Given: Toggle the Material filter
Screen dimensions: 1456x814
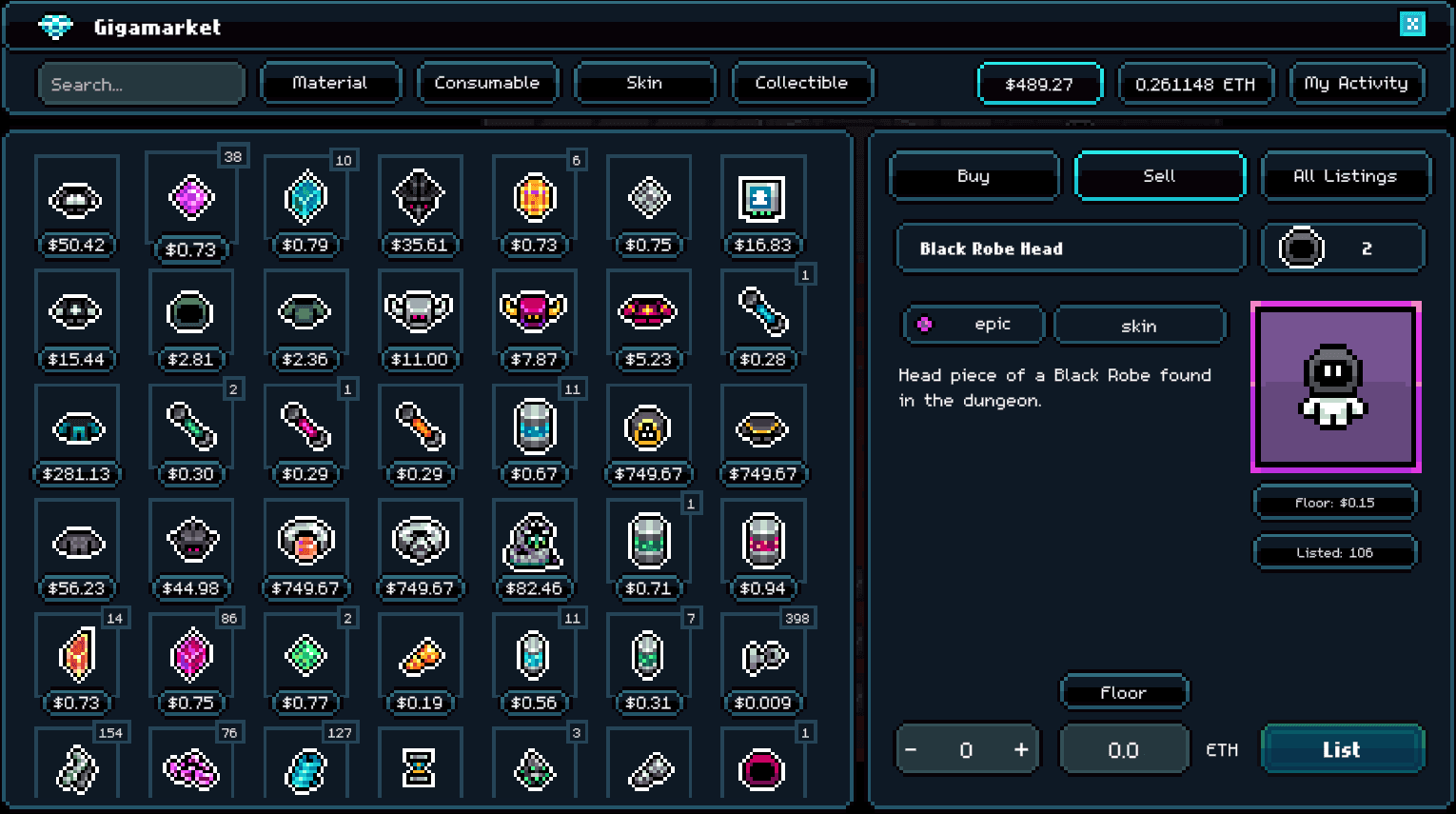Looking at the screenshot, I should point(331,83).
